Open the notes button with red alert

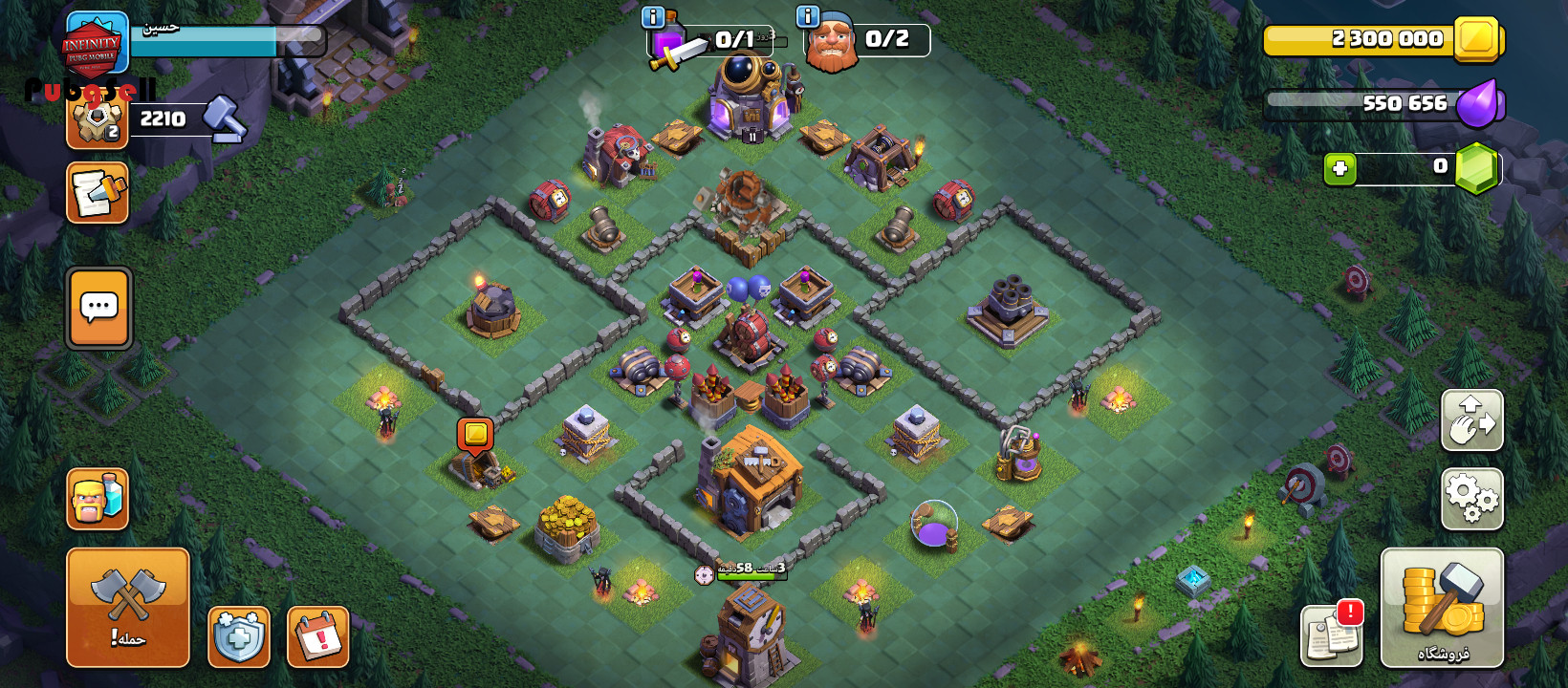coord(1332,634)
